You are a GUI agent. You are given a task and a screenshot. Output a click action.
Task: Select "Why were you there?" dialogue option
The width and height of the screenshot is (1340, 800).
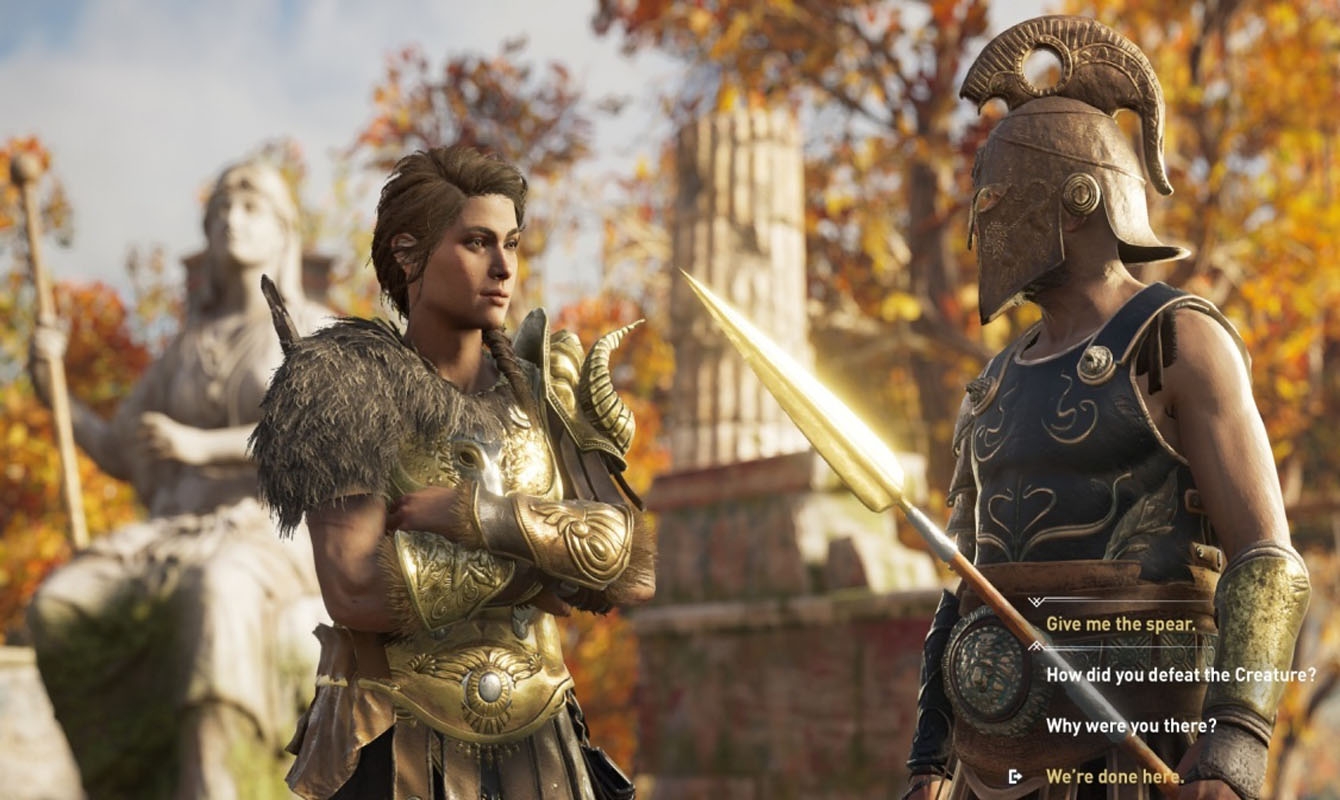point(1131,726)
